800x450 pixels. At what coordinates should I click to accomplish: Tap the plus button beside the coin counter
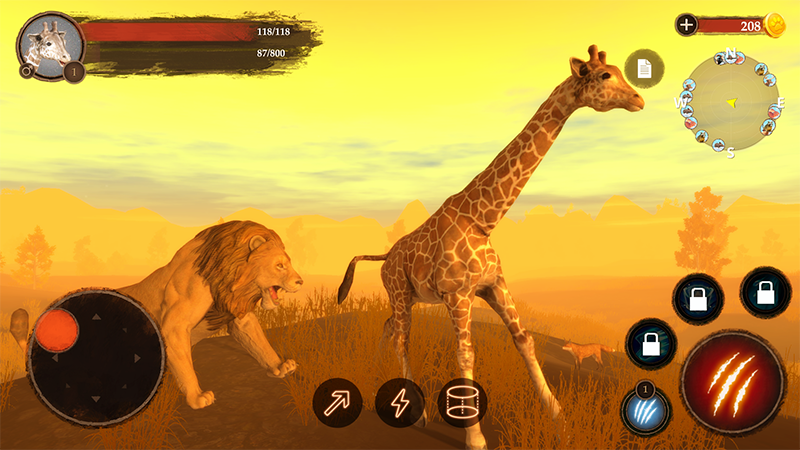click(x=686, y=25)
